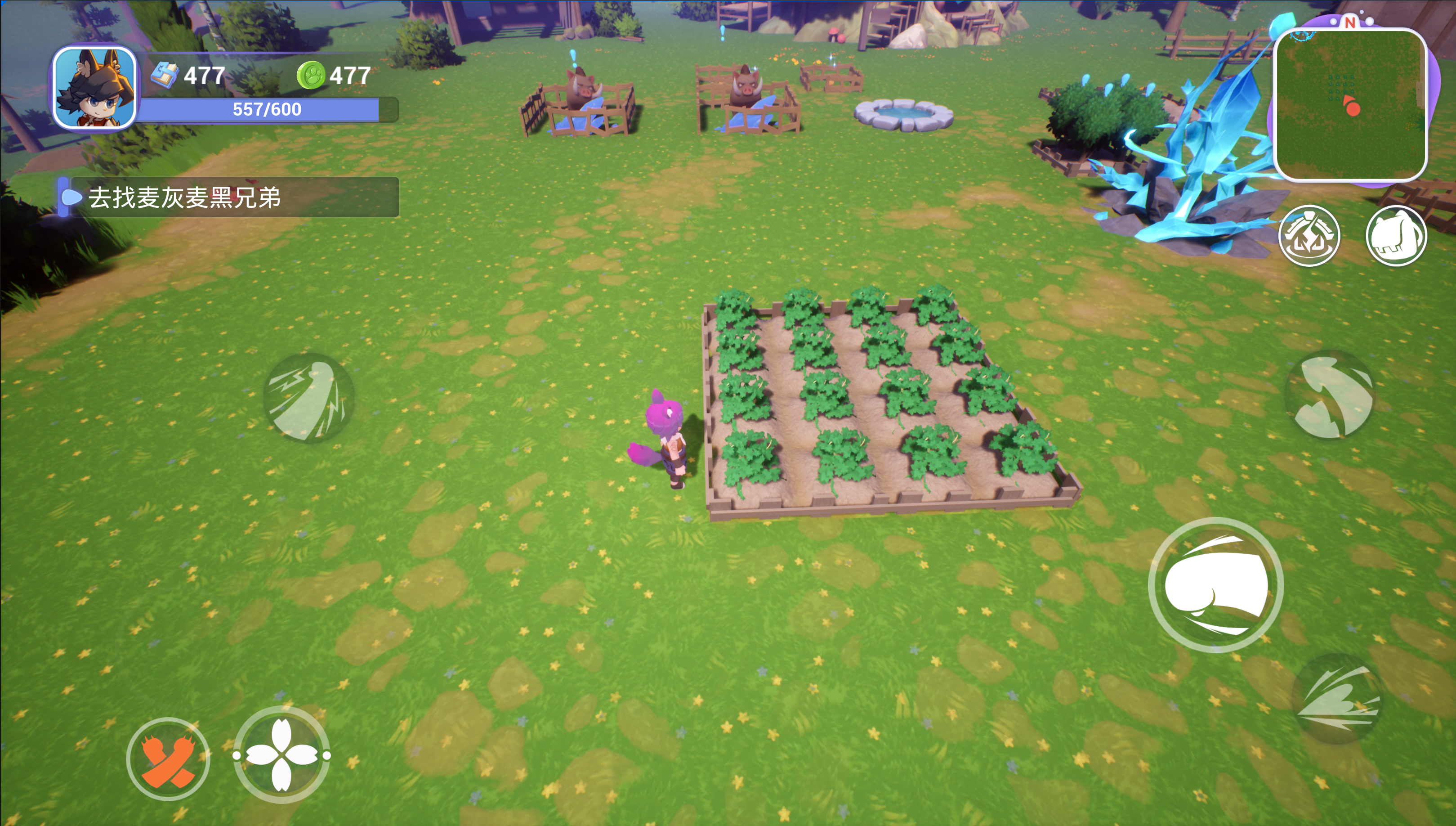Tap the crossed orange paws button
This screenshot has width=1456, height=826.
tap(168, 759)
